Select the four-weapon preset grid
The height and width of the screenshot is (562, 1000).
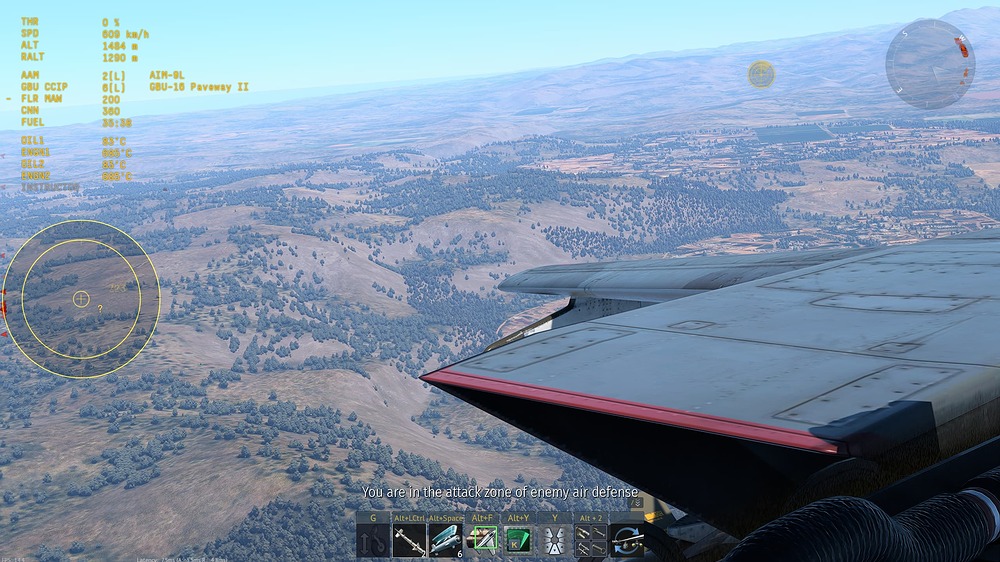pyautogui.click(x=590, y=541)
